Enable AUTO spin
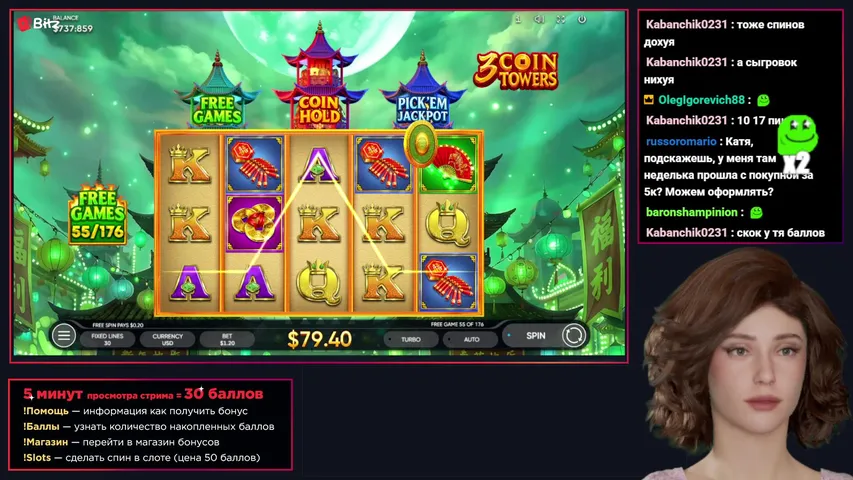This screenshot has width=853, height=480. click(x=472, y=339)
